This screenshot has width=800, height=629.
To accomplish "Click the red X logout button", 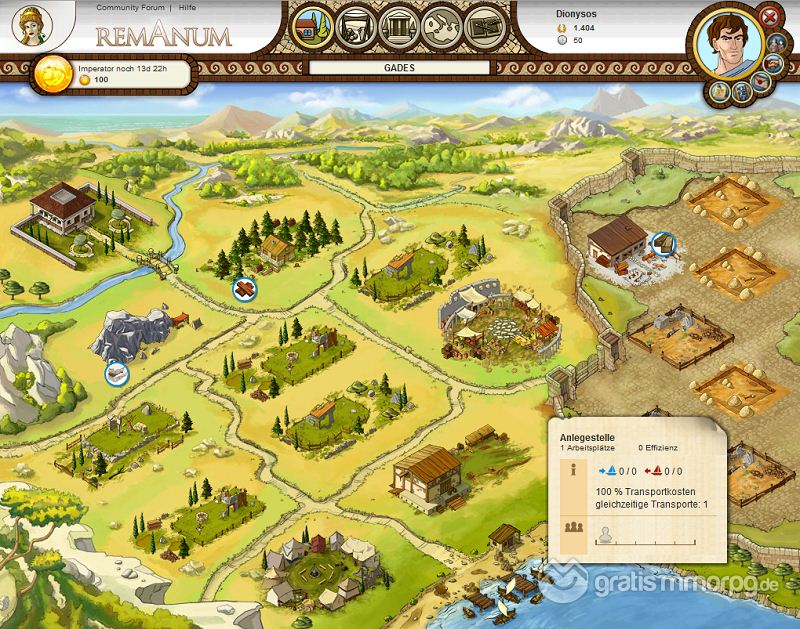I will coord(769,17).
